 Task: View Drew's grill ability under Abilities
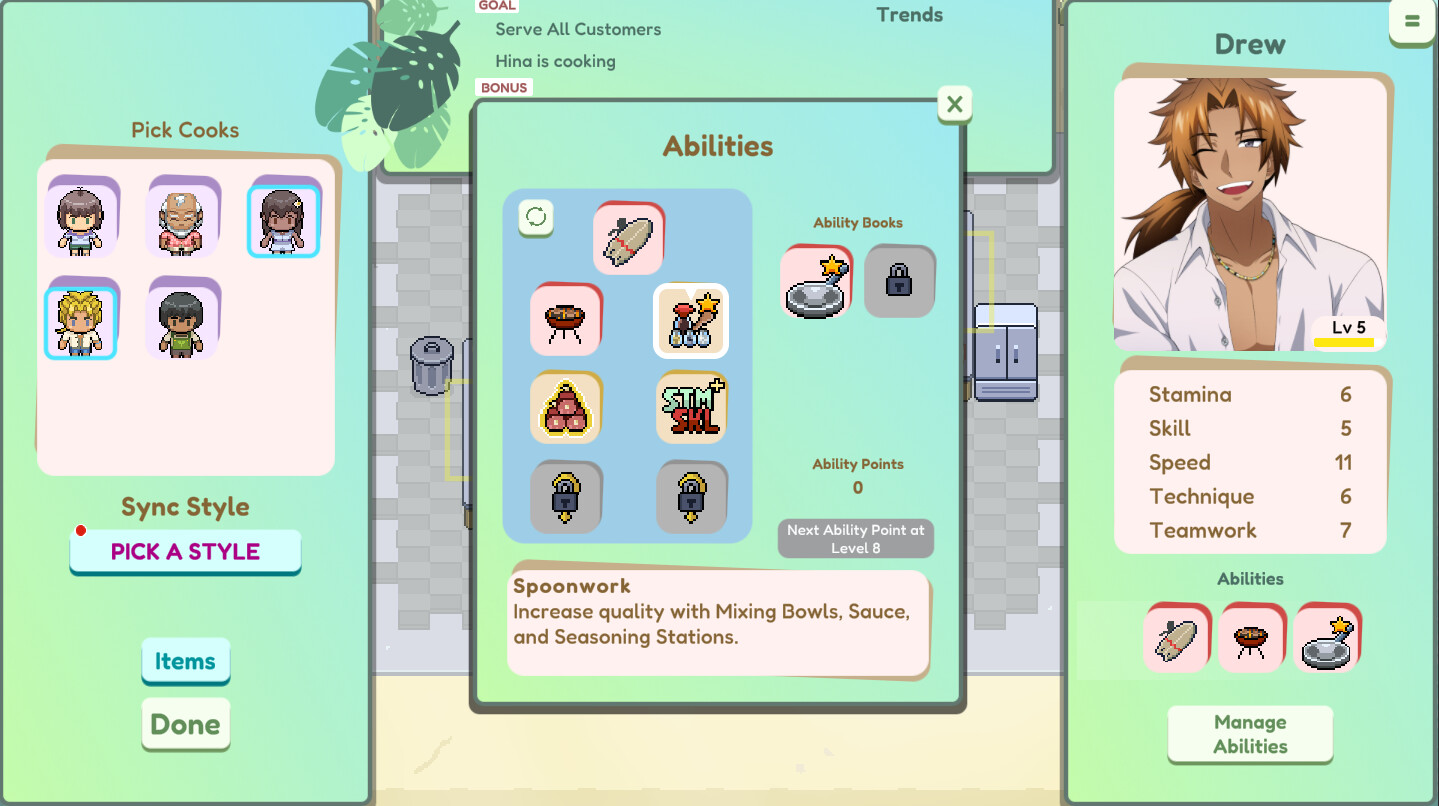[1250, 637]
